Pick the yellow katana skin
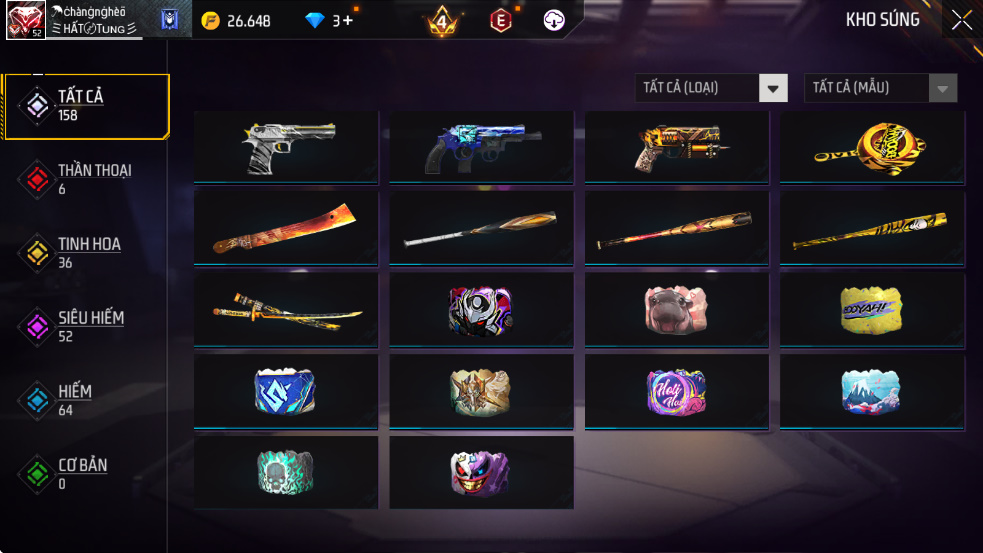The height and width of the screenshot is (553, 983). coord(286,309)
